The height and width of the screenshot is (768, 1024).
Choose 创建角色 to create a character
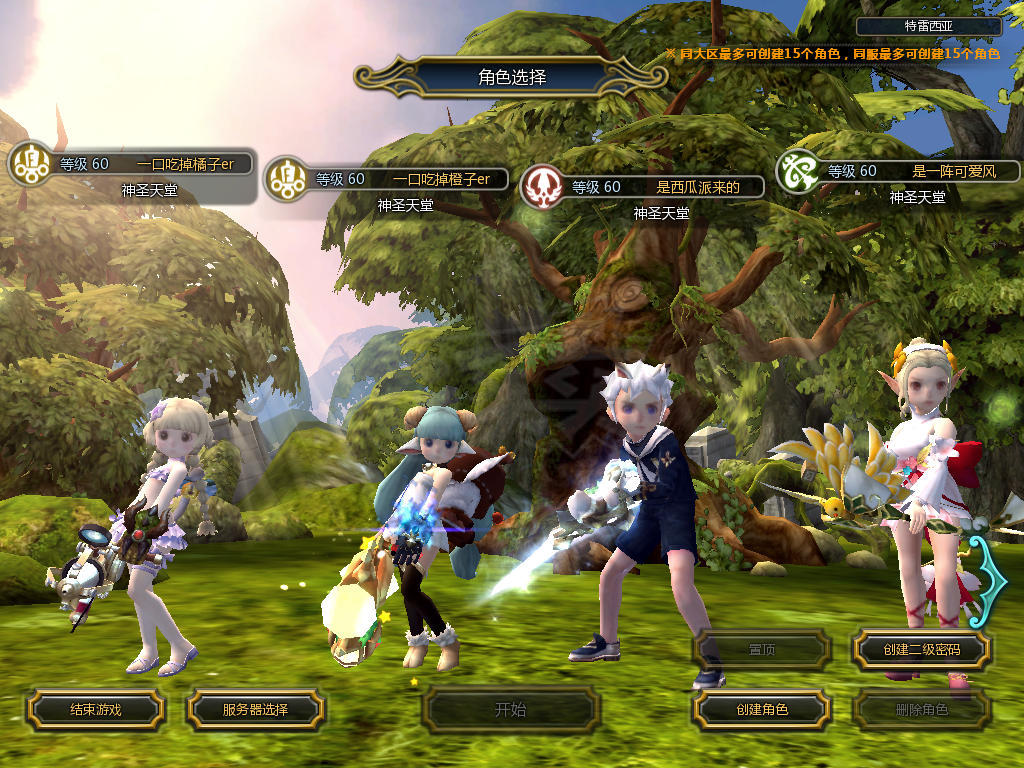[761, 709]
